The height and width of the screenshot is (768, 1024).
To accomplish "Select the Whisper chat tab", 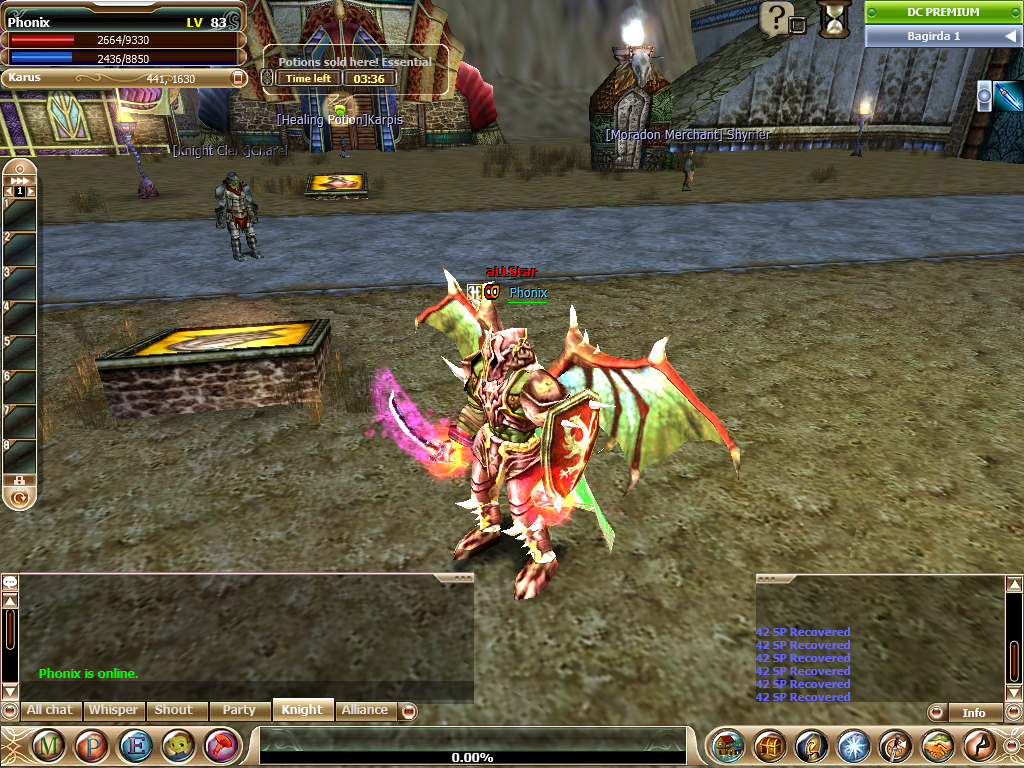I will pos(113,710).
